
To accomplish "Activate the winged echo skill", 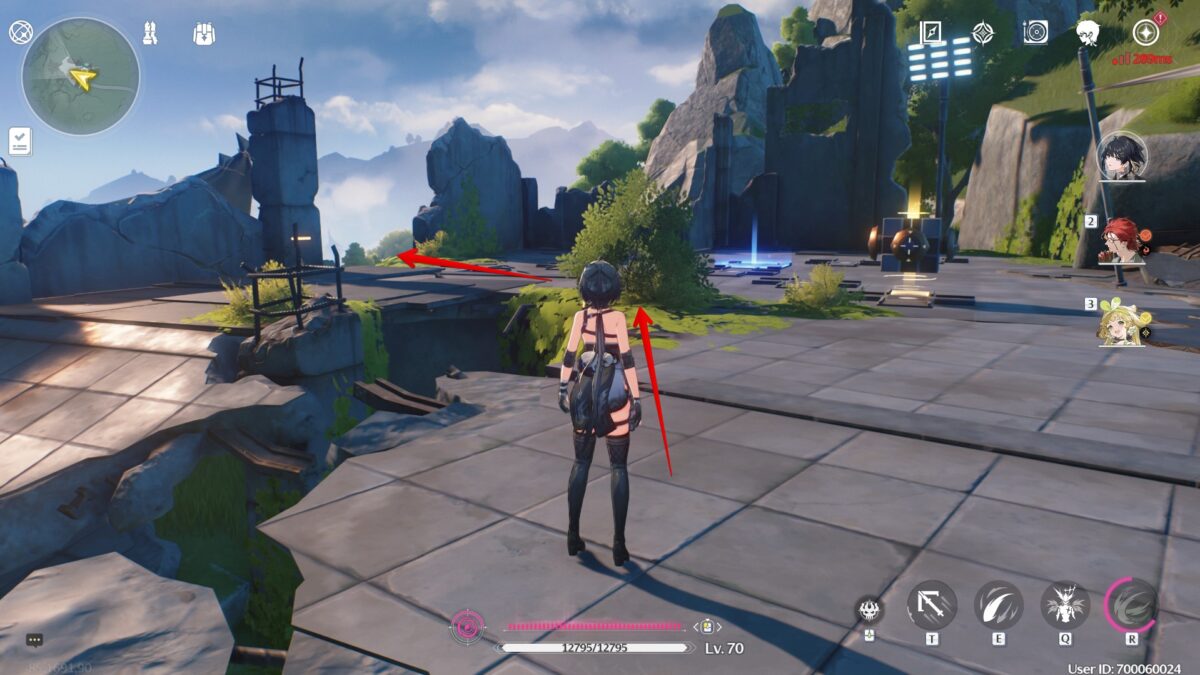I will click(x=1065, y=605).
